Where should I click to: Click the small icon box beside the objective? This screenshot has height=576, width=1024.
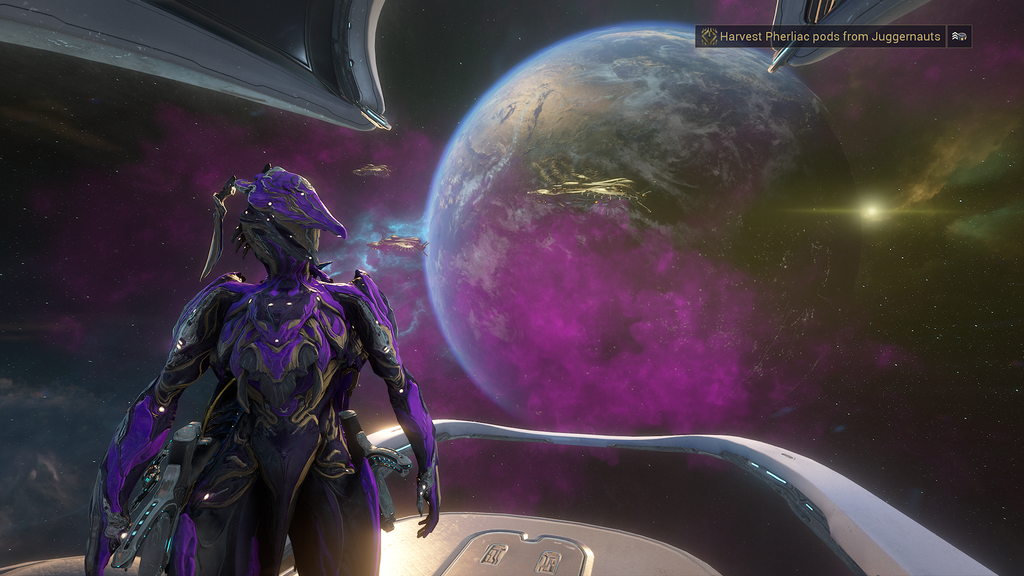click(x=960, y=36)
